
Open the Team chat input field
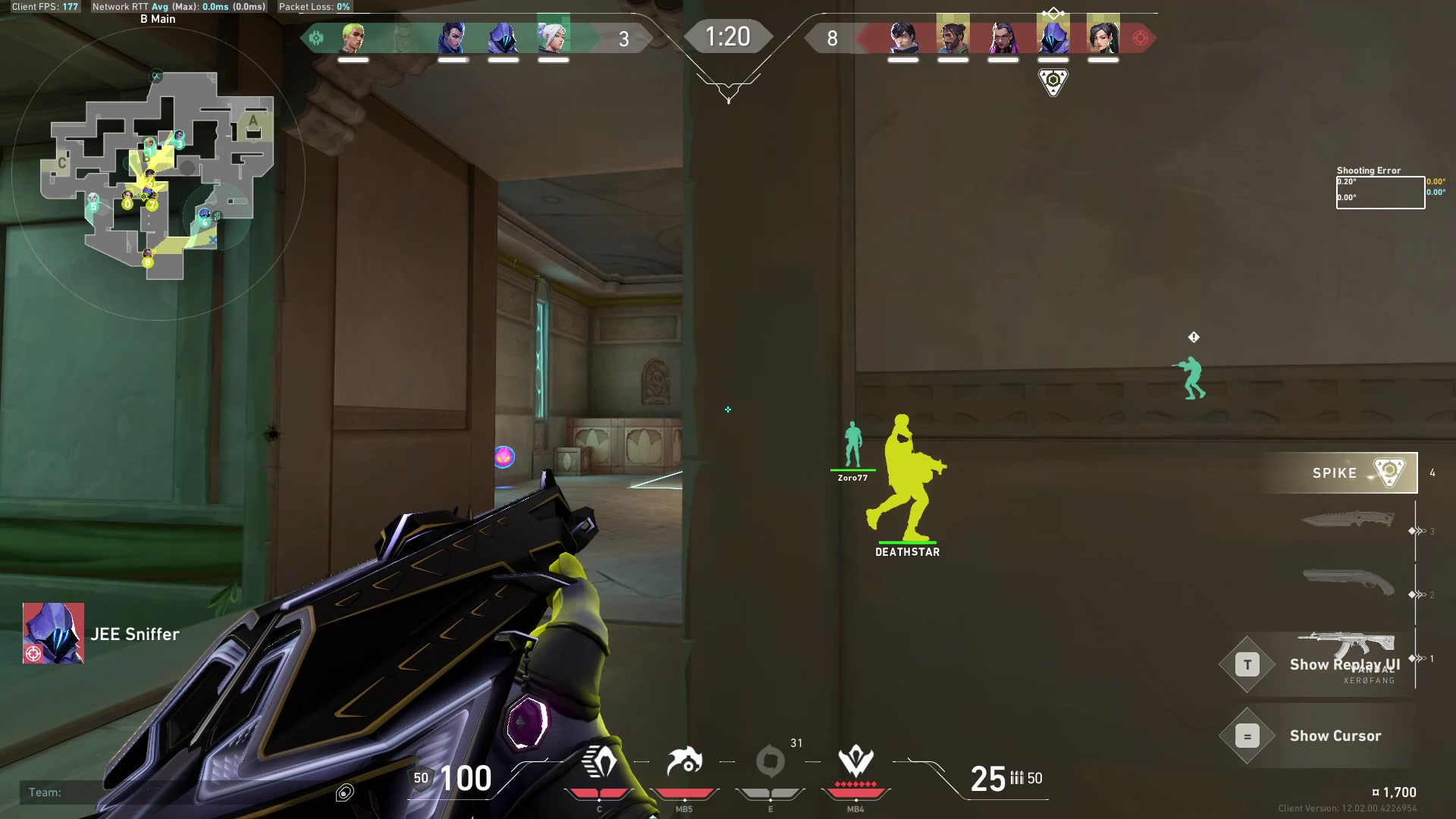(x=174, y=792)
